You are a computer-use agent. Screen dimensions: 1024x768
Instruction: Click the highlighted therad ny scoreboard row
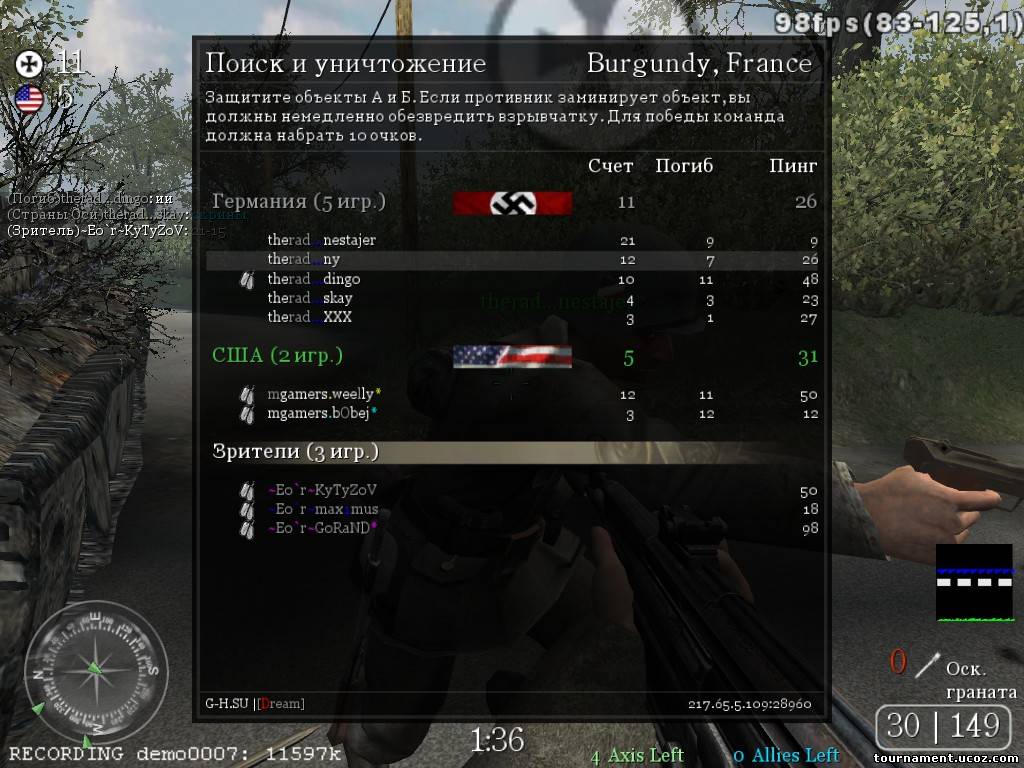(511, 260)
